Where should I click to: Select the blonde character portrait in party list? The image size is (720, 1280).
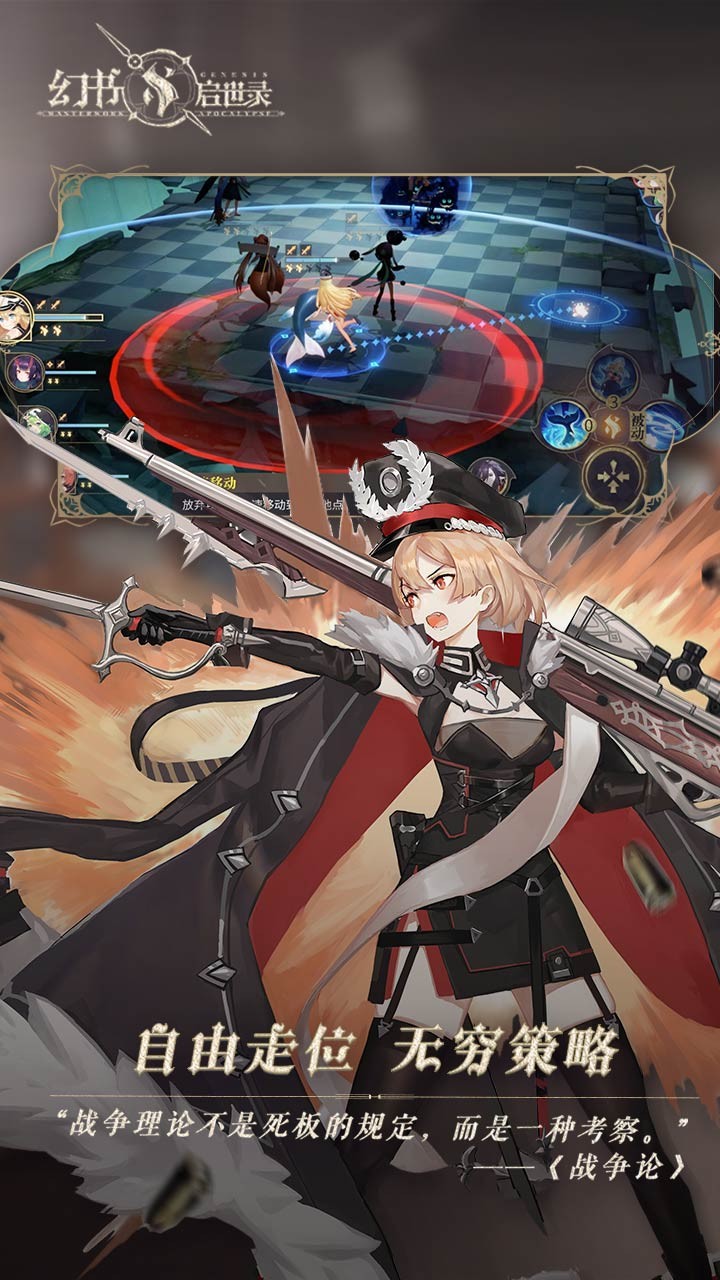point(14,317)
